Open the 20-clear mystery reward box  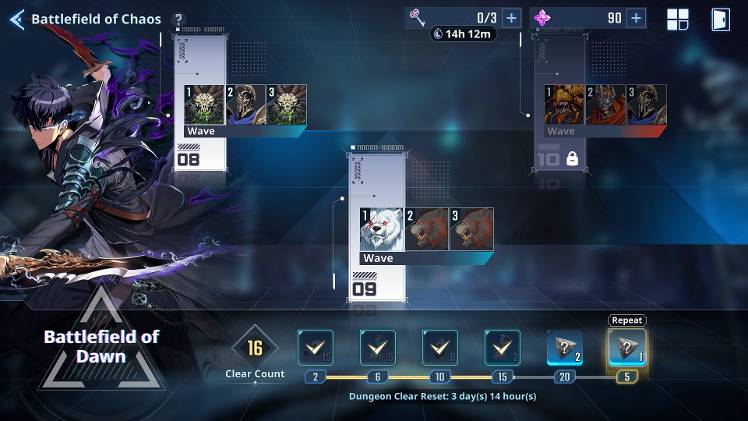[x=564, y=348]
